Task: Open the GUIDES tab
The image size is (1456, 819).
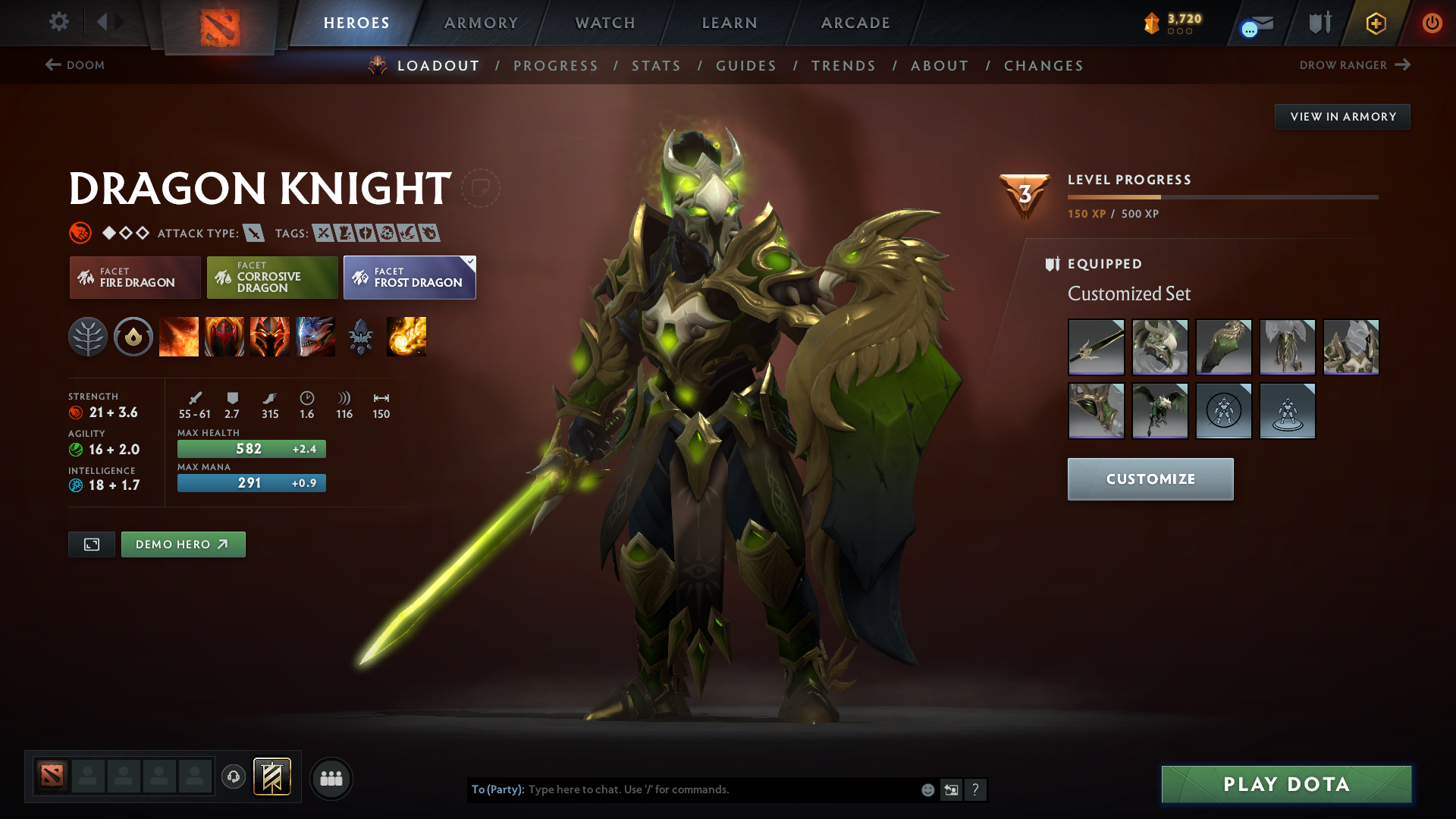Action: (x=745, y=66)
